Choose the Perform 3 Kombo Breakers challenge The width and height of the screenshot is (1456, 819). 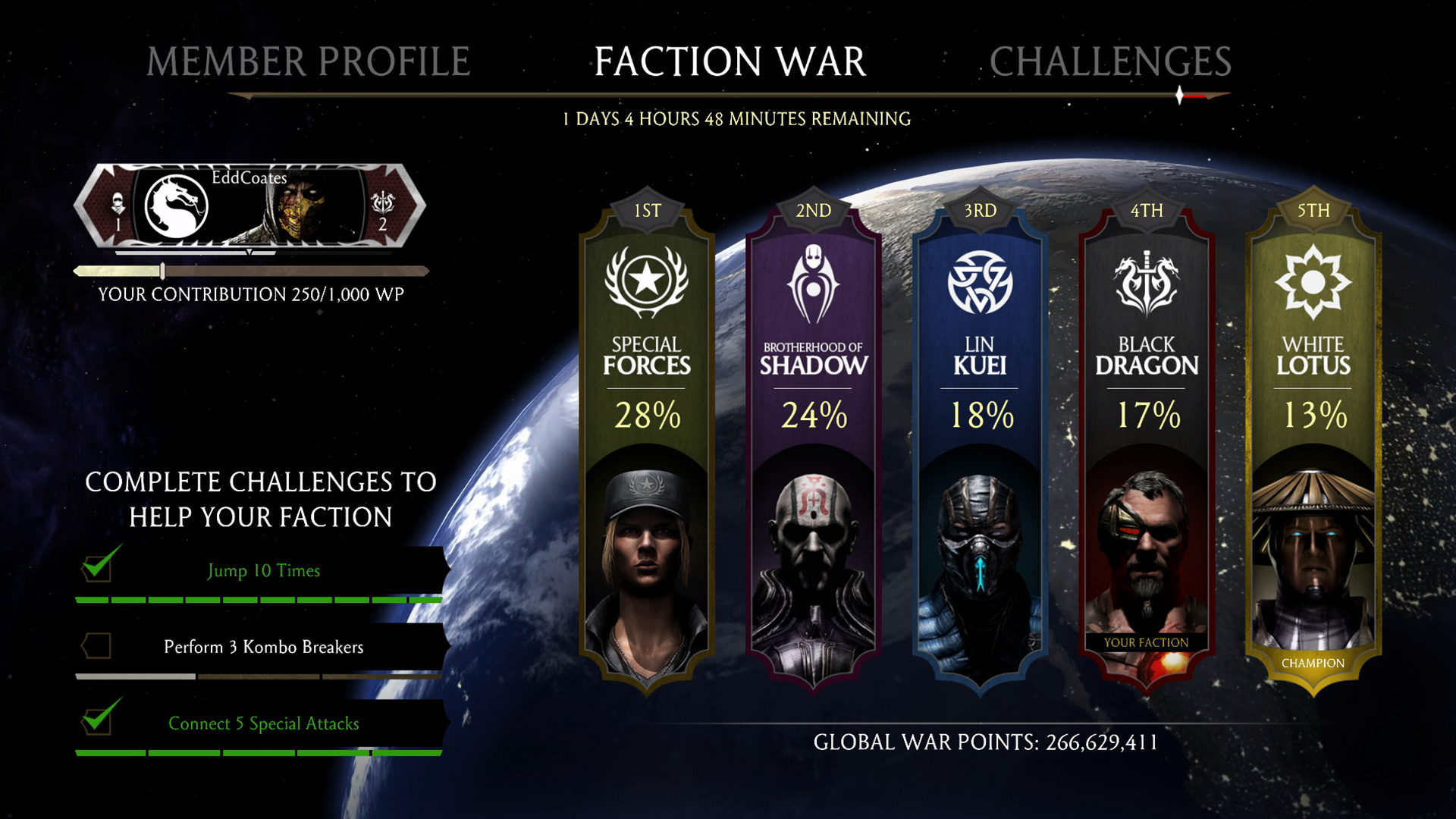[x=262, y=647]
